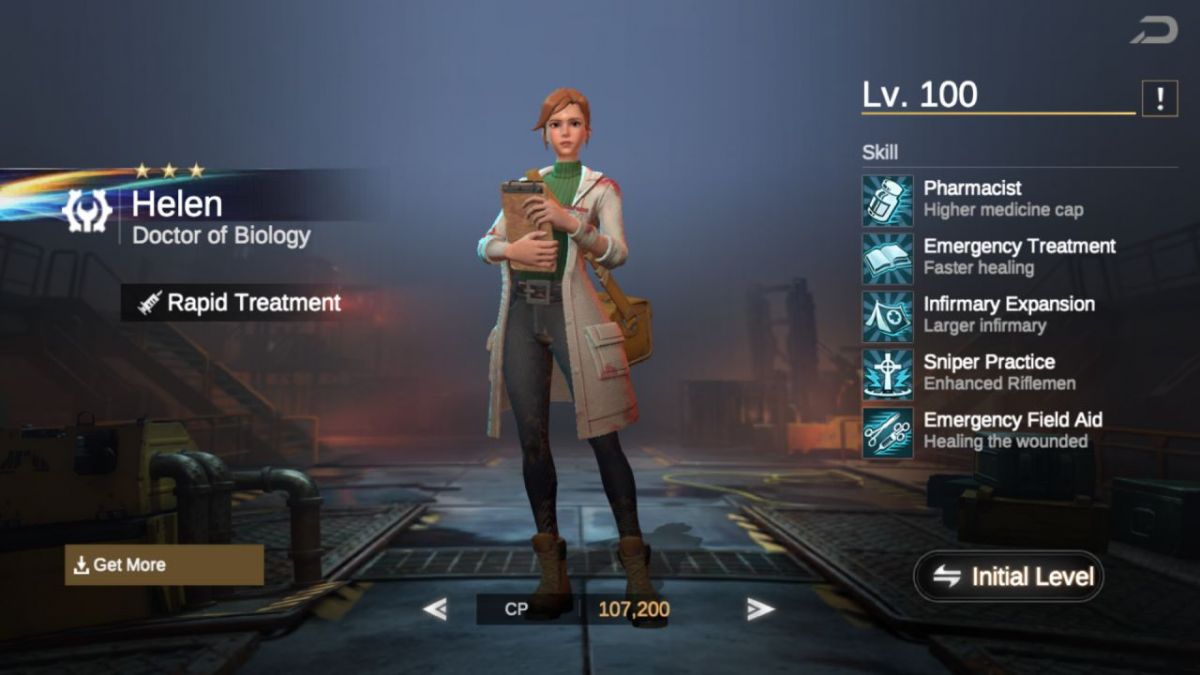Open the exclamation mark info button

[1160, 98]
